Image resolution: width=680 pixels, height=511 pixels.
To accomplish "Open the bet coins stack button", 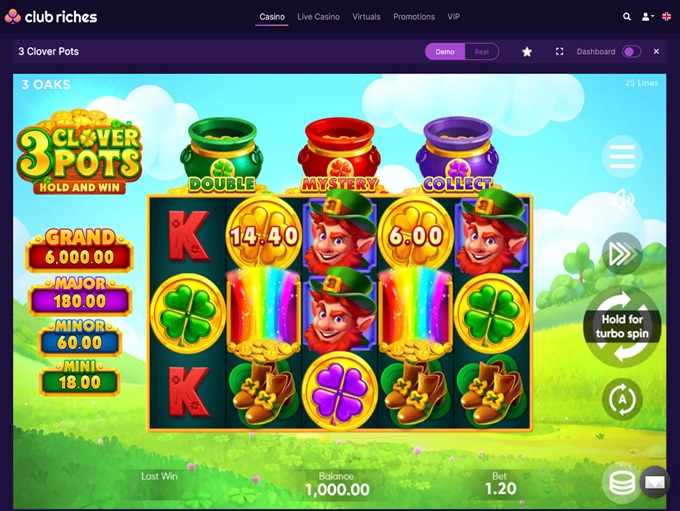I will (622, 483).
